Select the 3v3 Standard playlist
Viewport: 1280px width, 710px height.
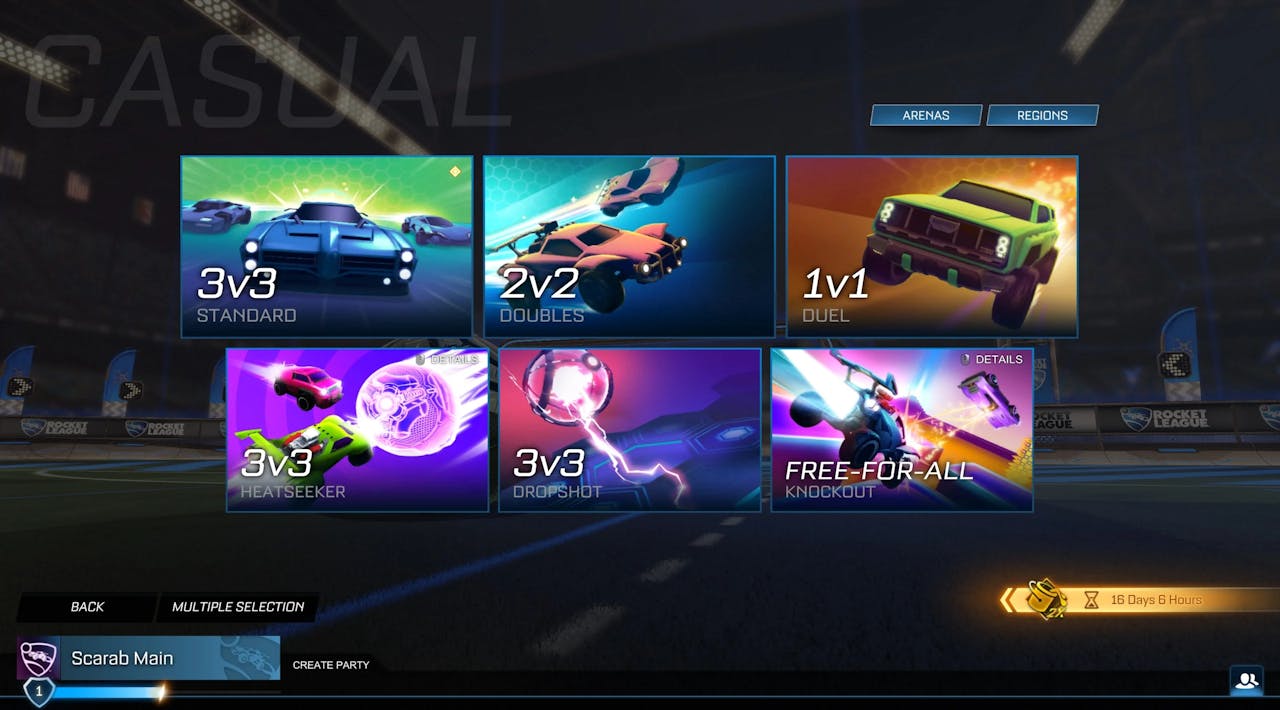pos(326,246)
